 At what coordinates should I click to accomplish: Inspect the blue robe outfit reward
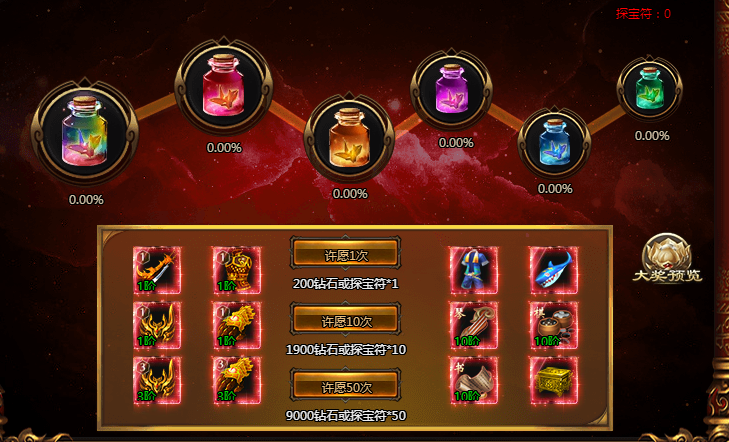[x=473, y=270]
